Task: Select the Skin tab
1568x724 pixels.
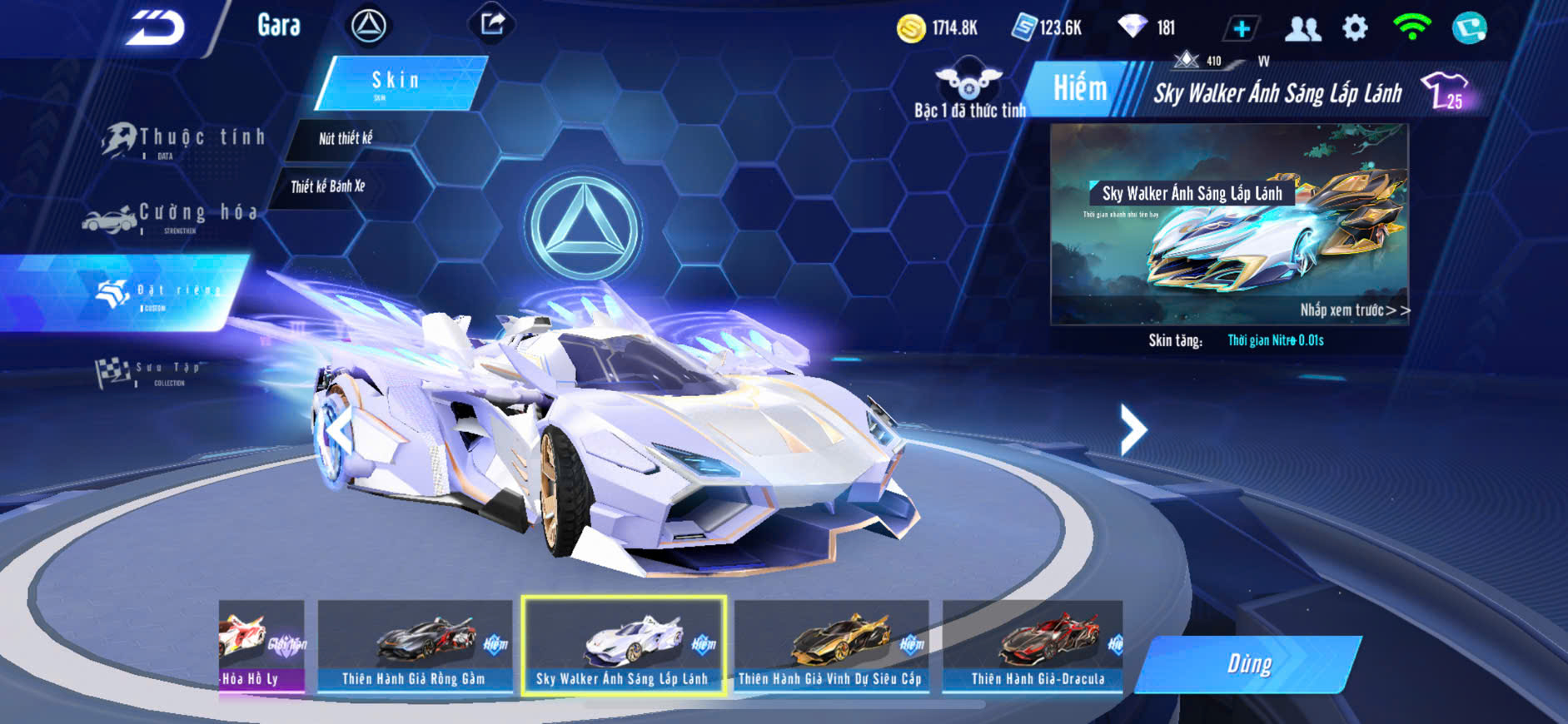Action: point(399,82)
